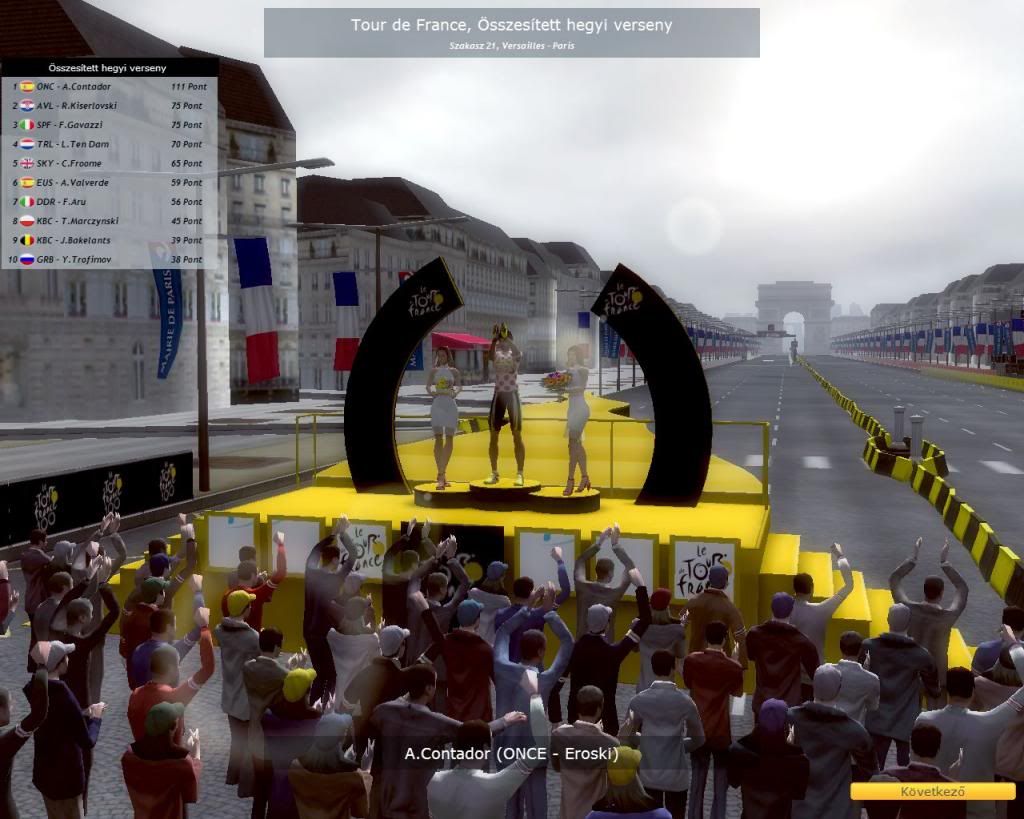Pick F.Gavazzi from the classification list
The height and width of the screenshot is (819, 1024).
pyautogui.click(x=110, y=125)
